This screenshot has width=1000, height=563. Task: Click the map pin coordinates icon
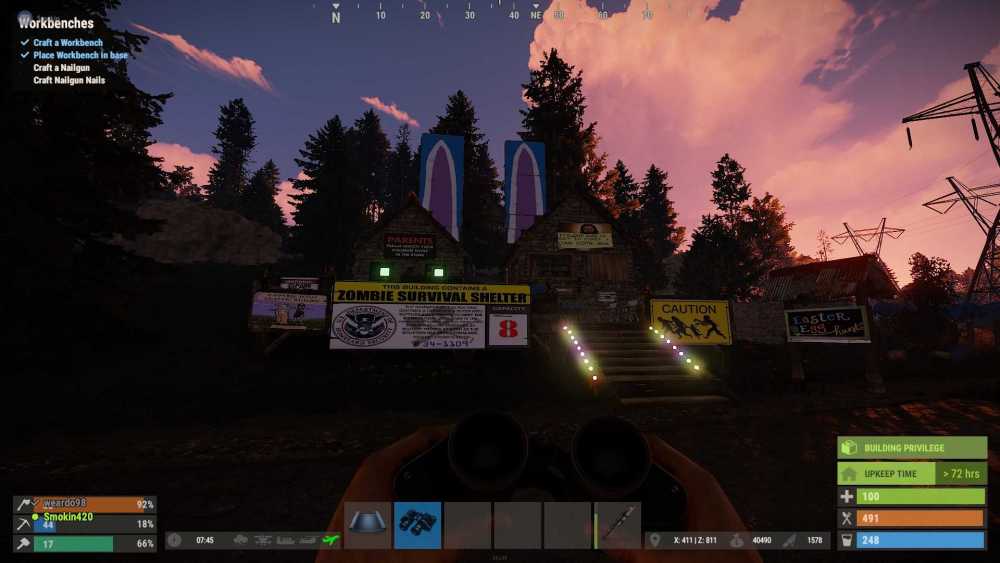(655, 540)
